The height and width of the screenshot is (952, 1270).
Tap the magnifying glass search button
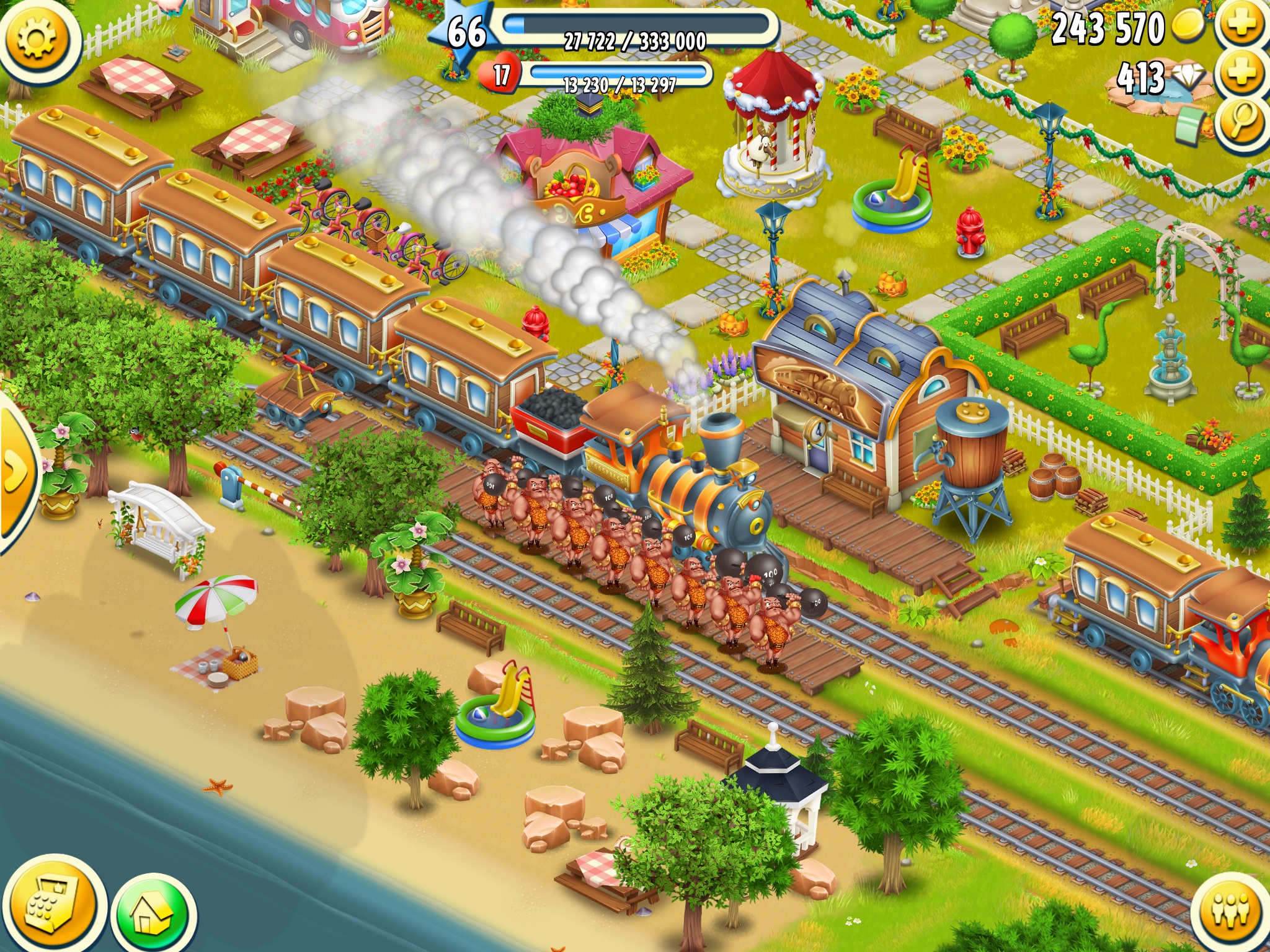1242,121
